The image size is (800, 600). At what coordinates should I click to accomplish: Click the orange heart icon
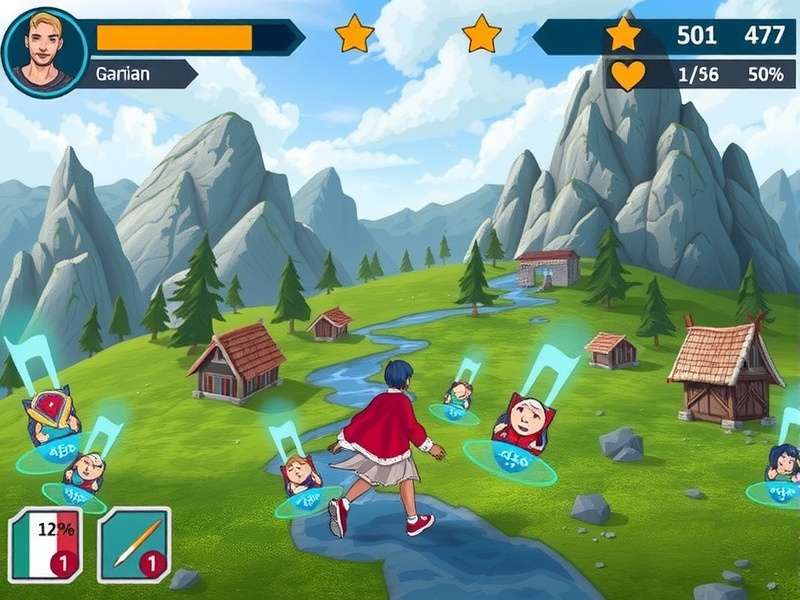628,75
